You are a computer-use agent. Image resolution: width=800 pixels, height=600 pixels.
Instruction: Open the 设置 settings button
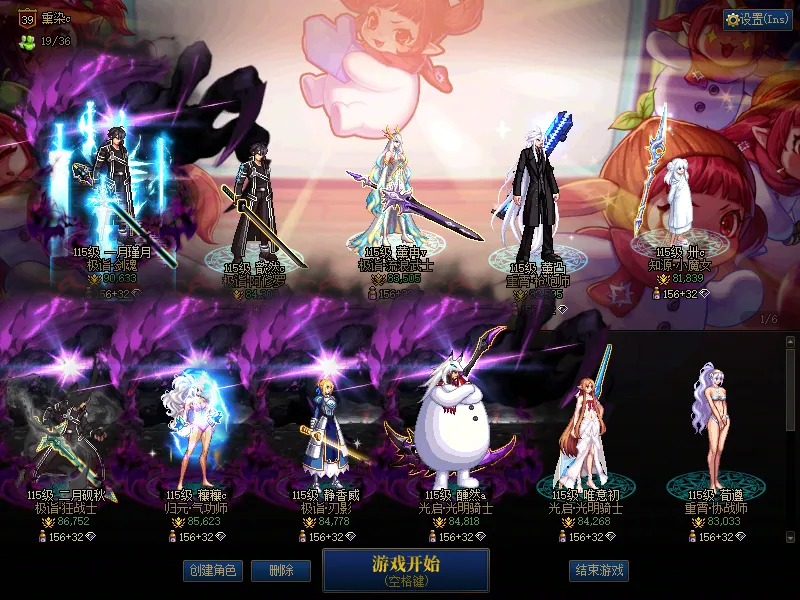[x=758, y=20]
